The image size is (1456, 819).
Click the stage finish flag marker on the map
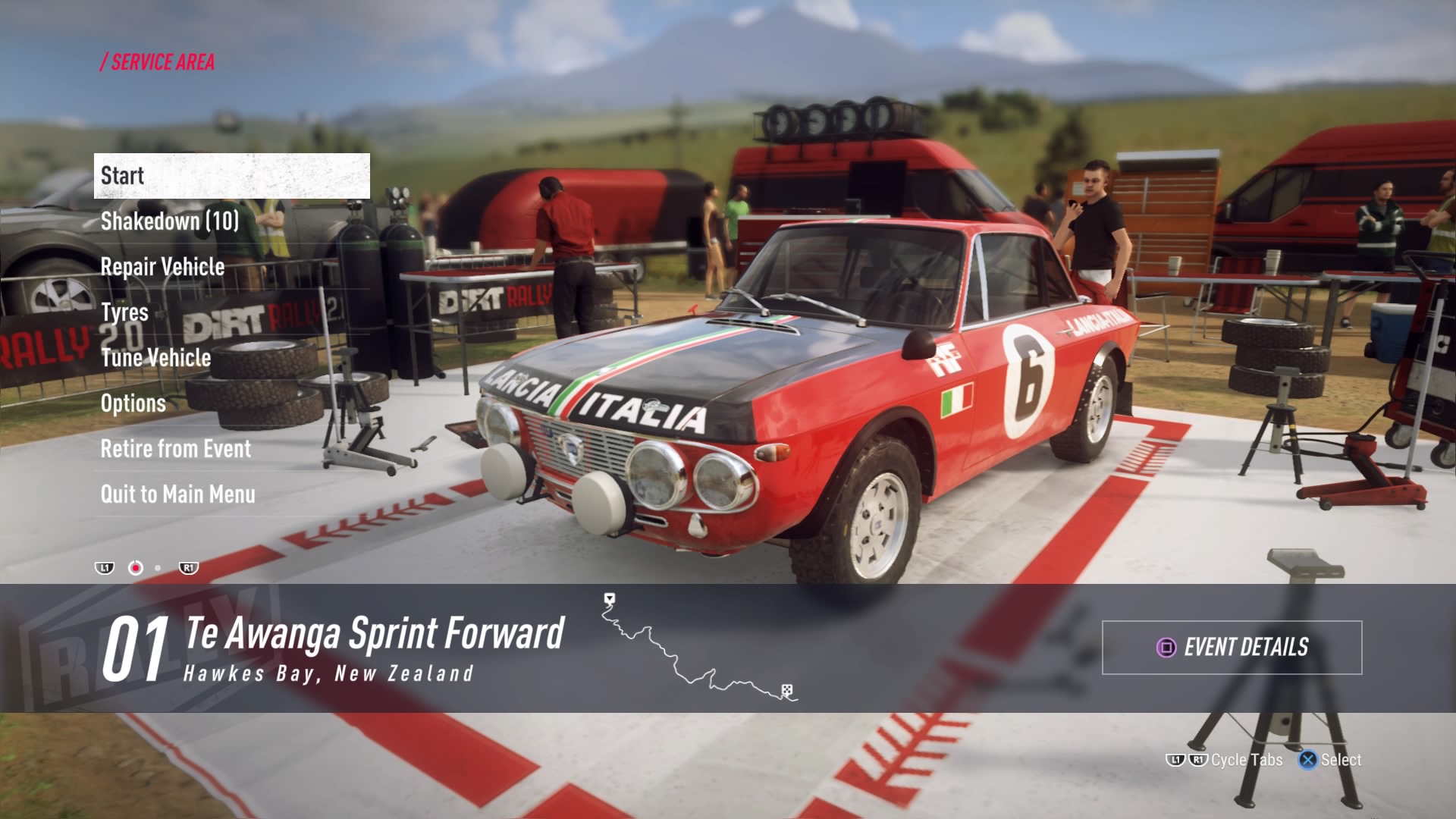[787, 688]
